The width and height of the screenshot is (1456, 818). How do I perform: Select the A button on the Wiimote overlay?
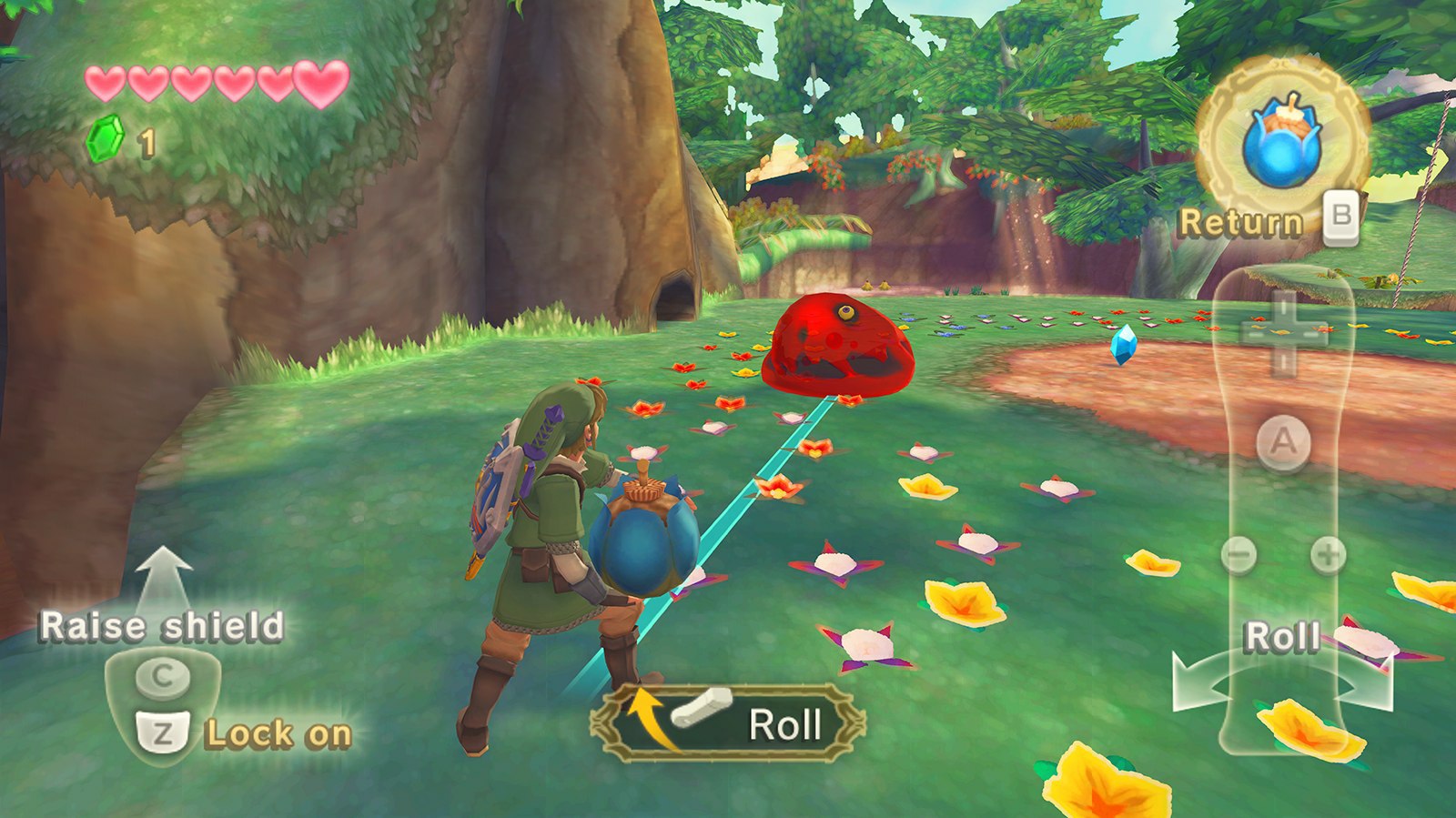point(1283,441)
